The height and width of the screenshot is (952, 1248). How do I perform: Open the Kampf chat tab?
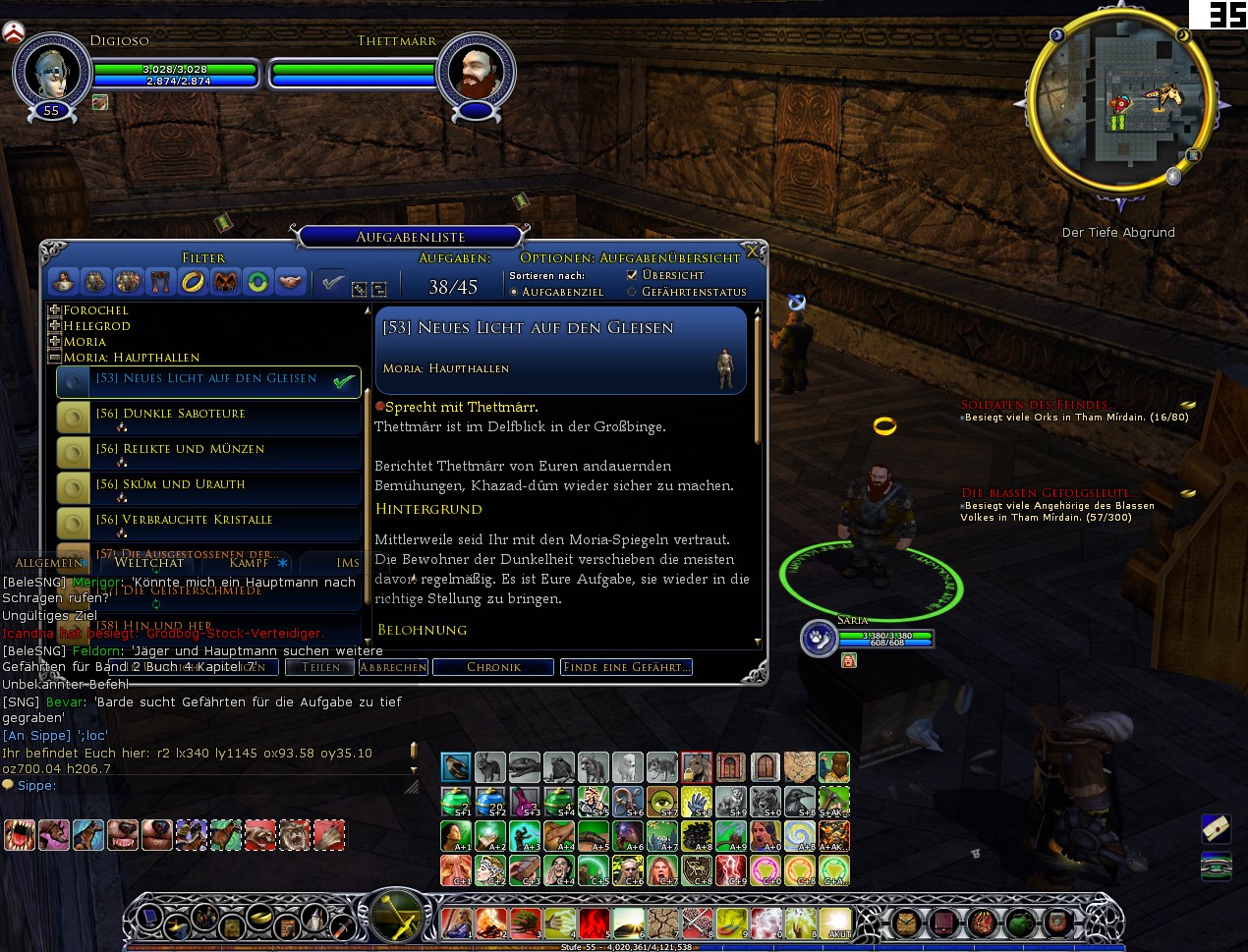(x=249, y=562)
